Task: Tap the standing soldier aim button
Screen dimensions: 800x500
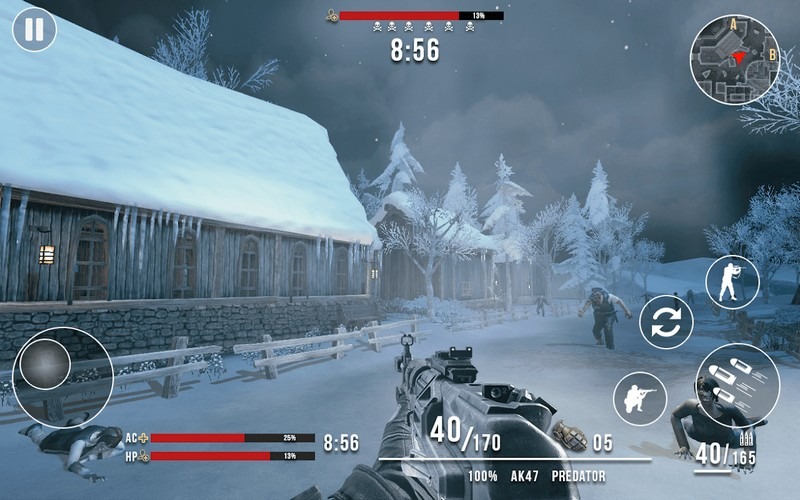Action: click(731, 282)
